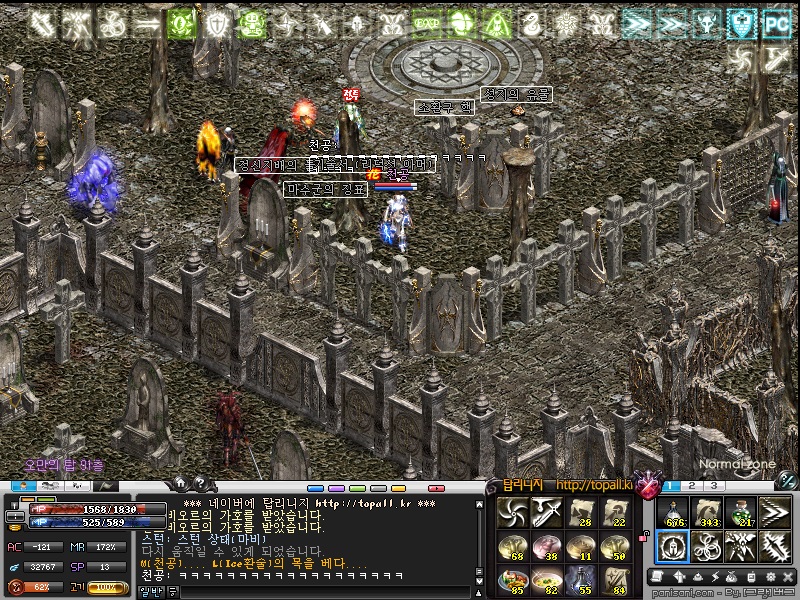Click the red chat filter button
This screenshot has width=800, height=600.
pos(436,488)
